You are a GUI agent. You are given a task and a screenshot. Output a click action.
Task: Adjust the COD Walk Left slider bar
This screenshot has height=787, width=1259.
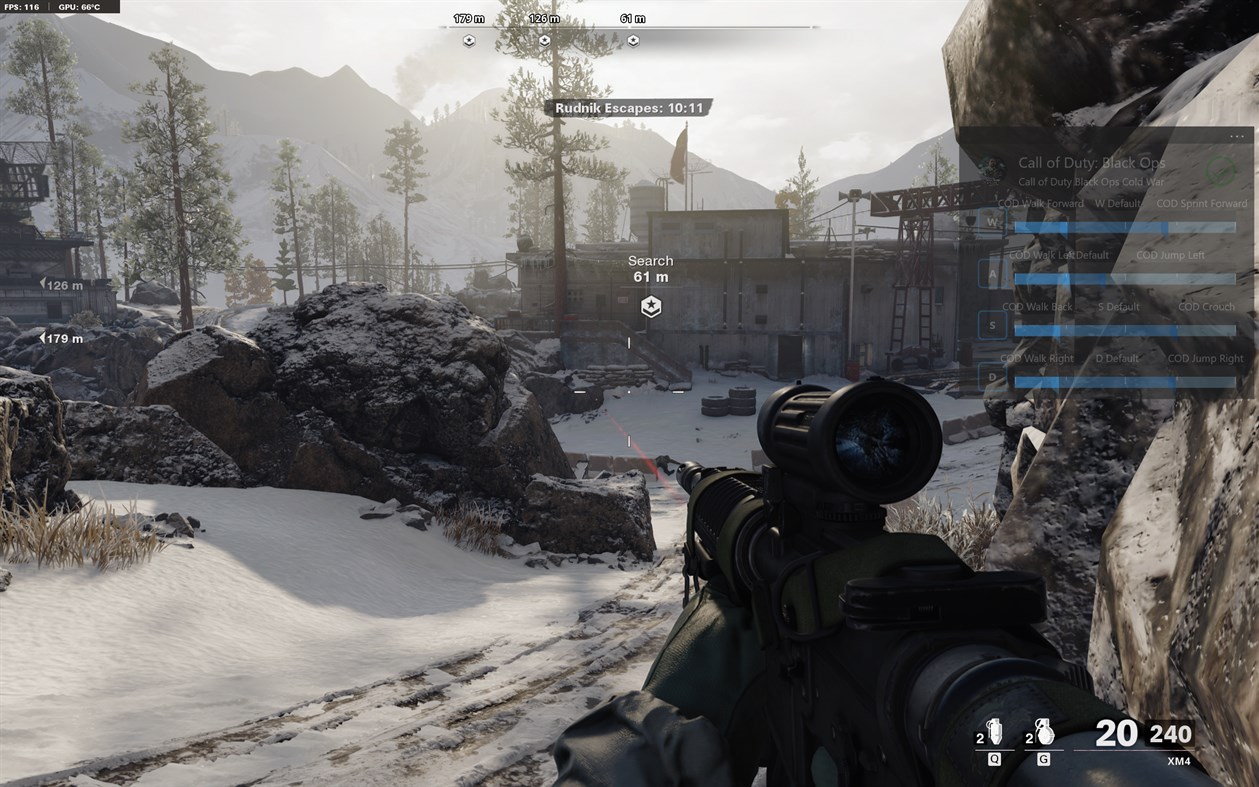click(x=1125, y=279)
